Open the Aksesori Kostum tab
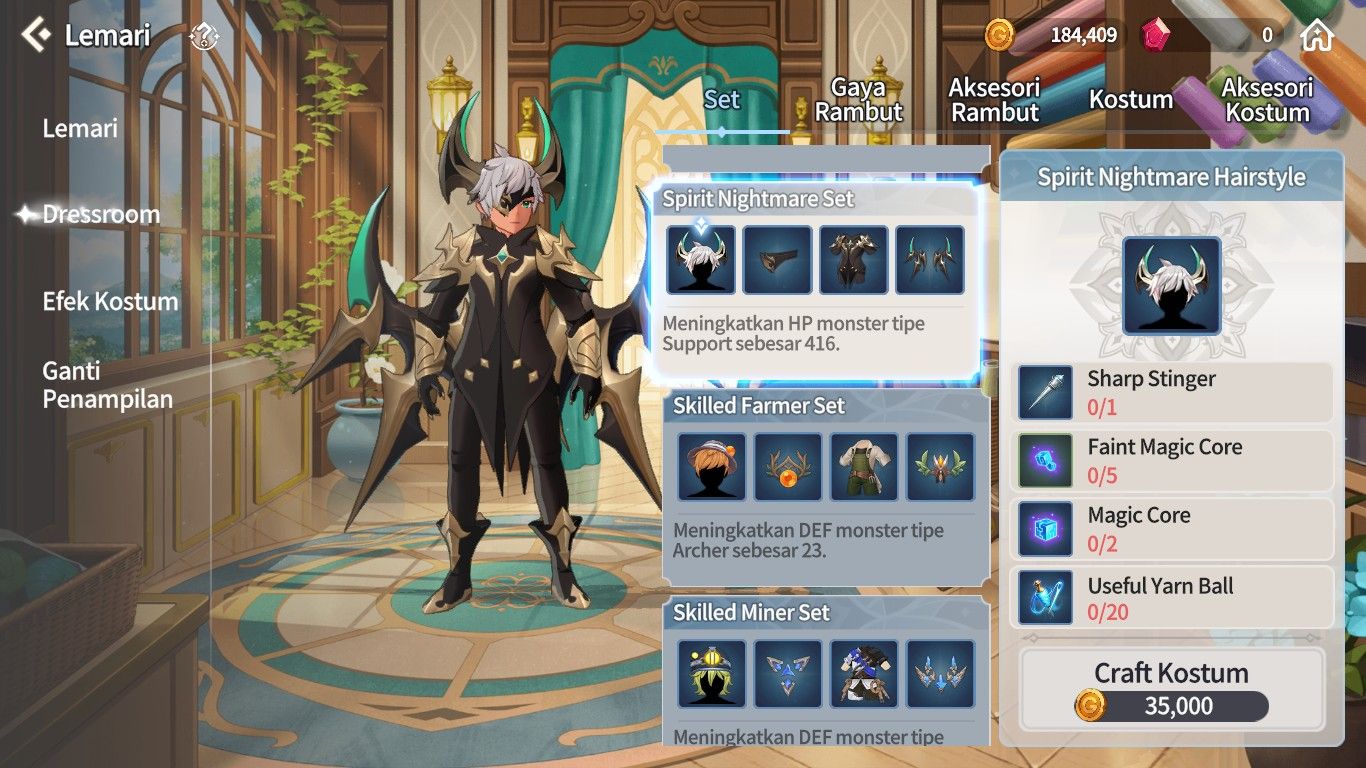The height and width of the screenshot is (768, 1366). tap(1267, 99)
